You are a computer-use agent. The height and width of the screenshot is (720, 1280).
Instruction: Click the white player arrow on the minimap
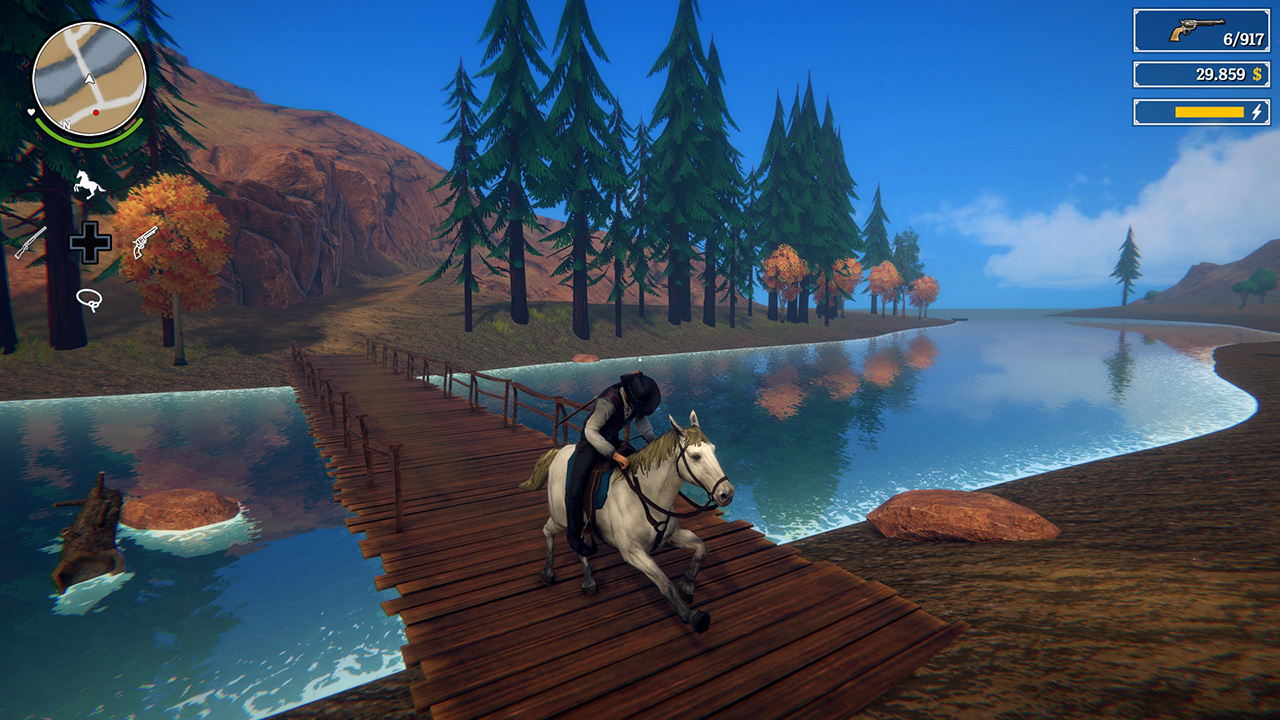pyautogui.click(x=87, y=79)
